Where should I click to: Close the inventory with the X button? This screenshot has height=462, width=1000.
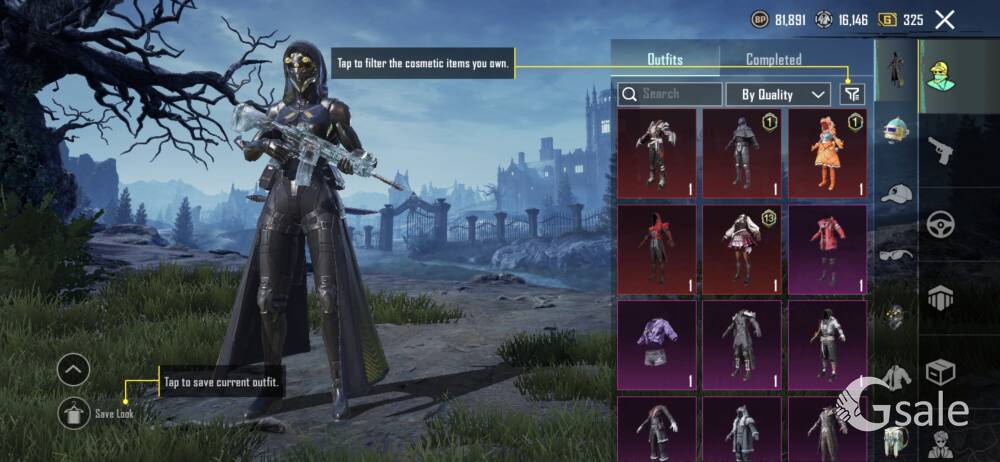[x=944, y=19]
